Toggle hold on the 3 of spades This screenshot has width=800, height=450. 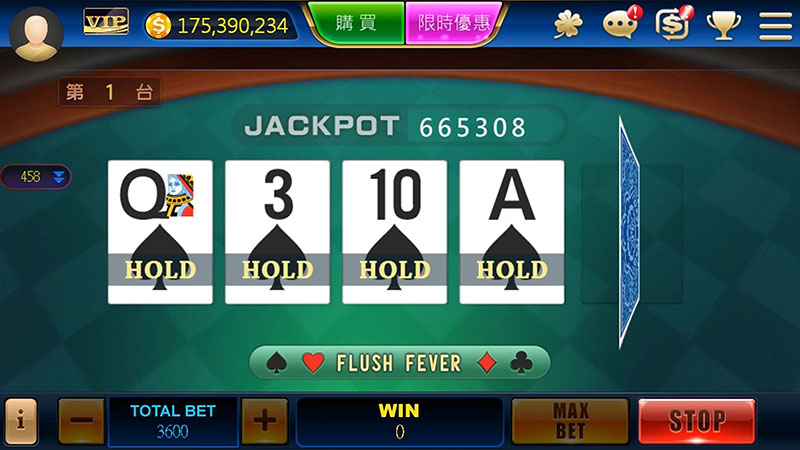tap(277, 232)
